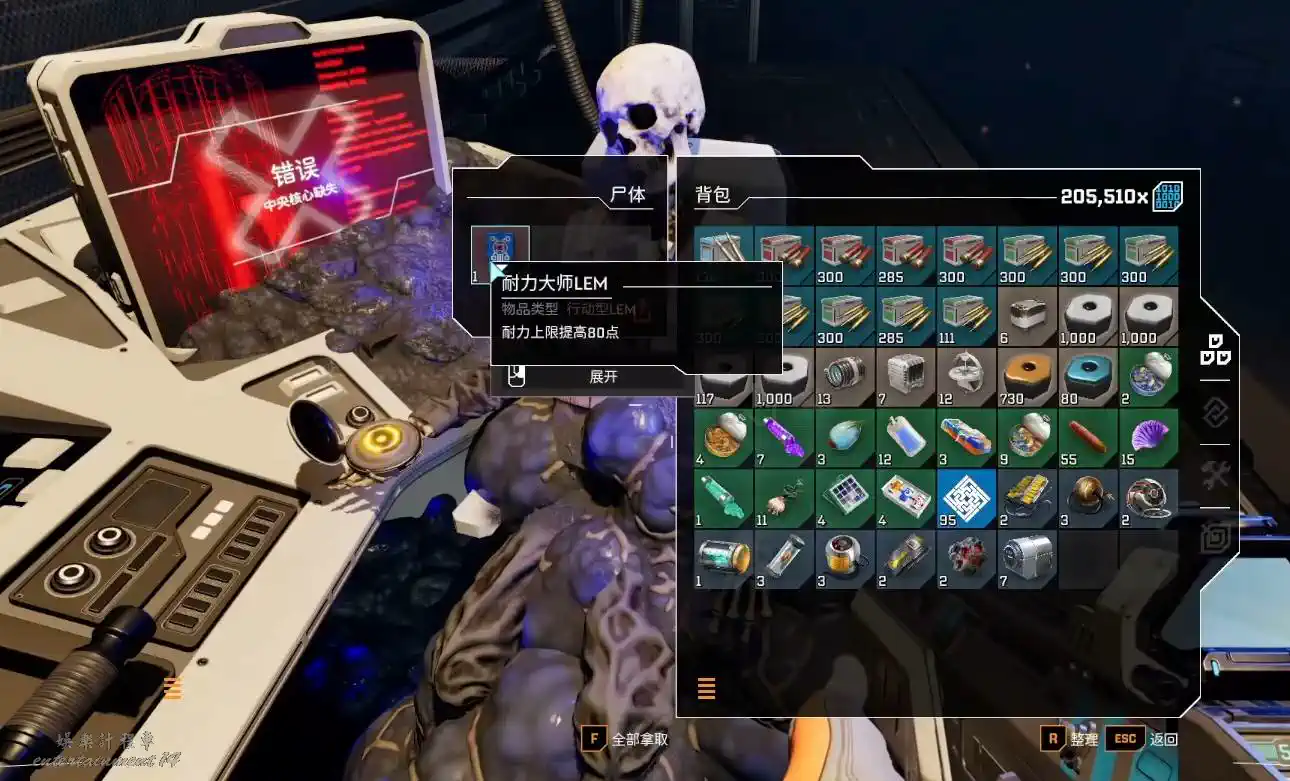Switch to the wrench and tools tab

pyautogui.click(x=1215, y=476)
